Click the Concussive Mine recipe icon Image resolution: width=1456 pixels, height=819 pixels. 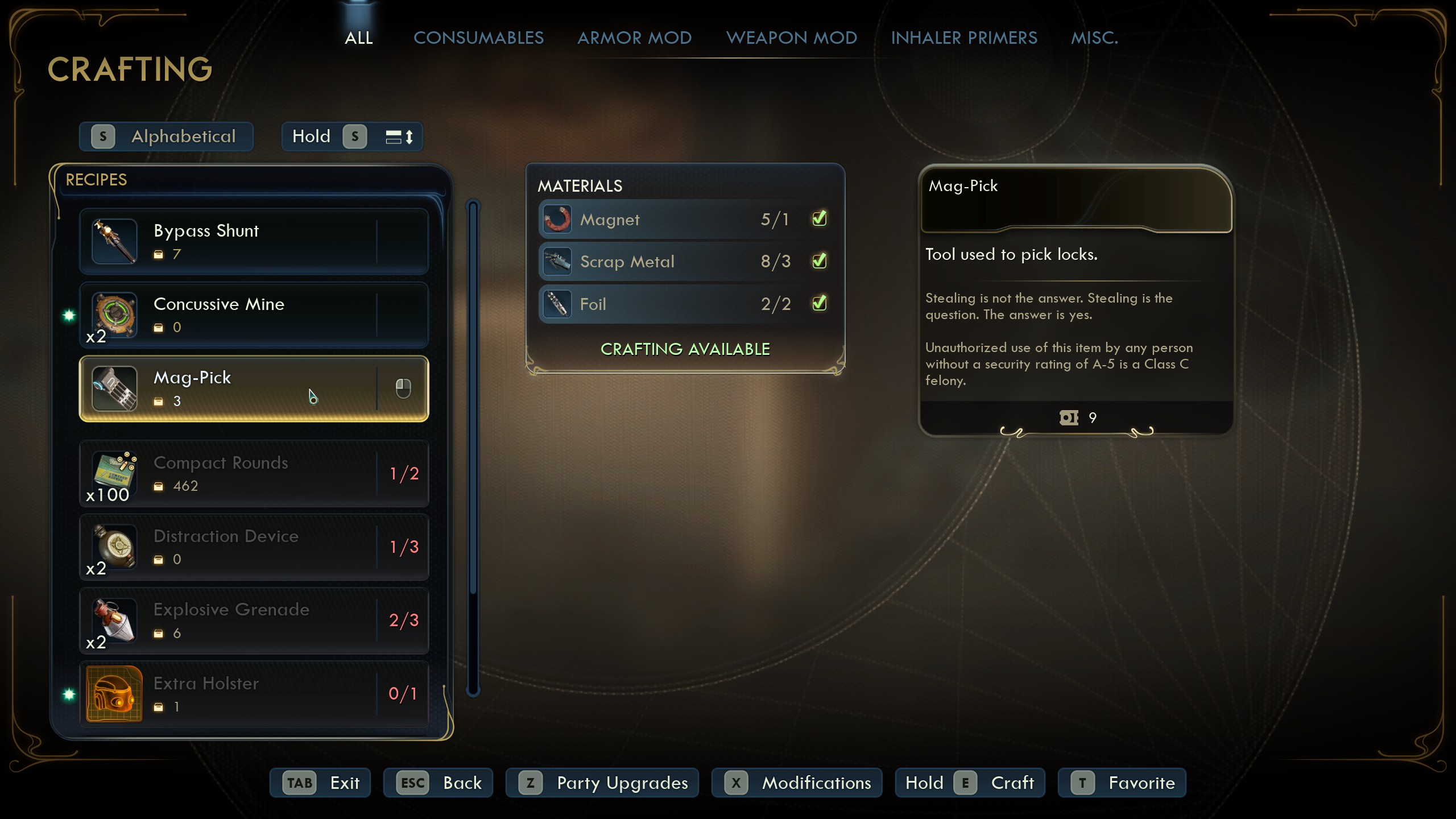coord(114,315)
